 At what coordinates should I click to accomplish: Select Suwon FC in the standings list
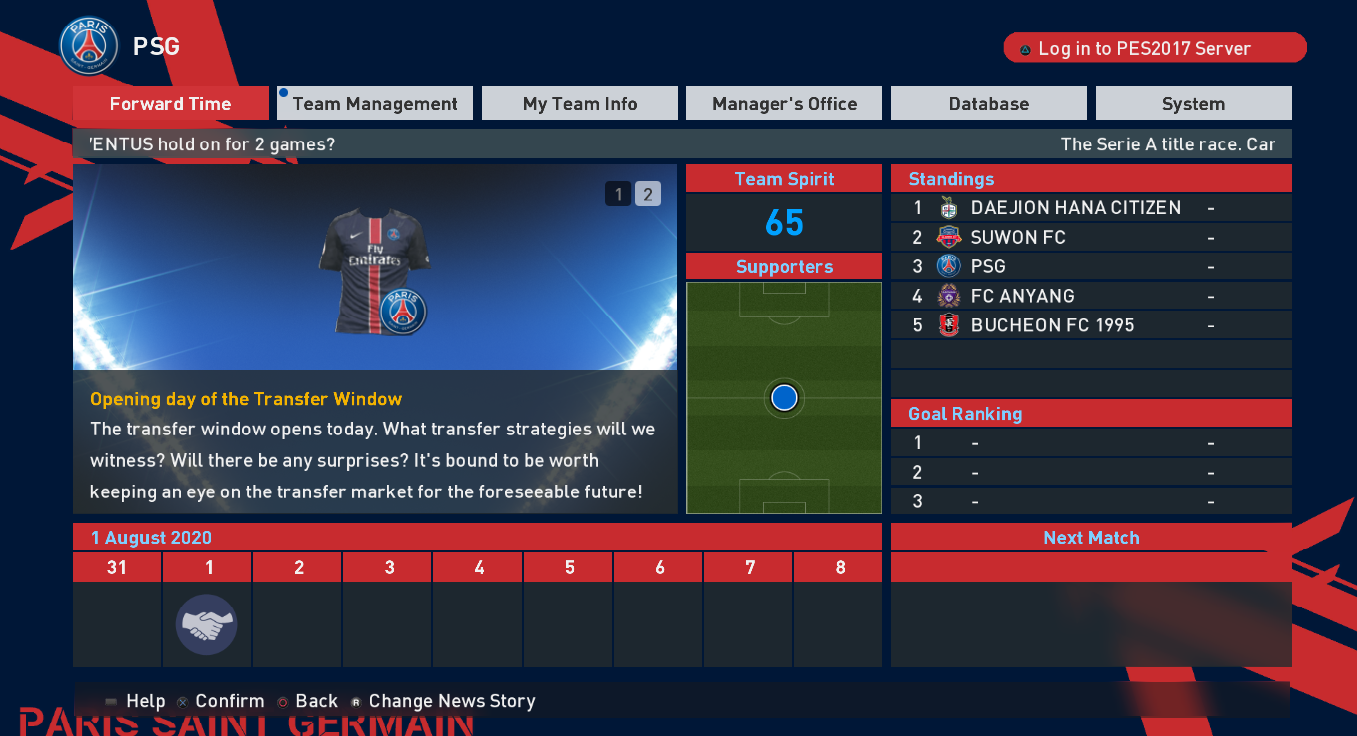[x=1090, y=237]
